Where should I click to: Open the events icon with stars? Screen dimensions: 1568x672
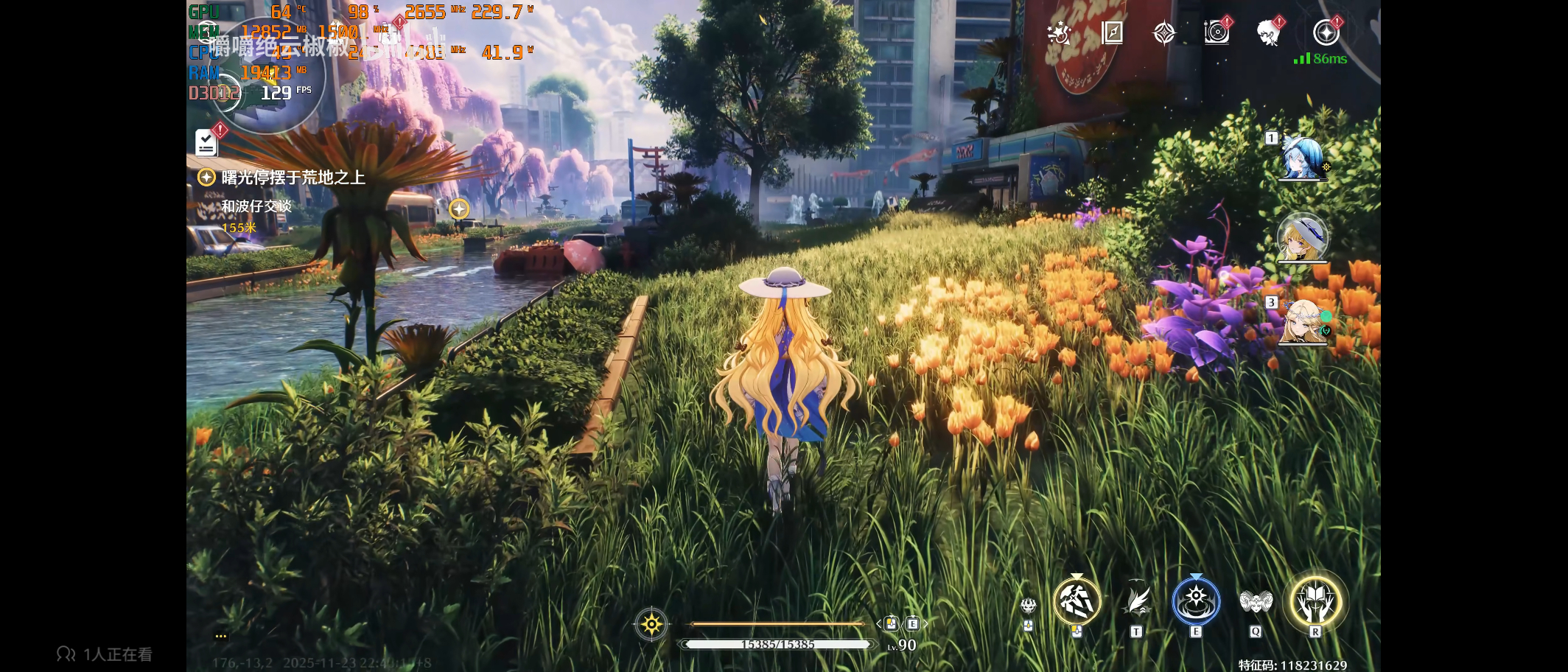coord(1060,33)
